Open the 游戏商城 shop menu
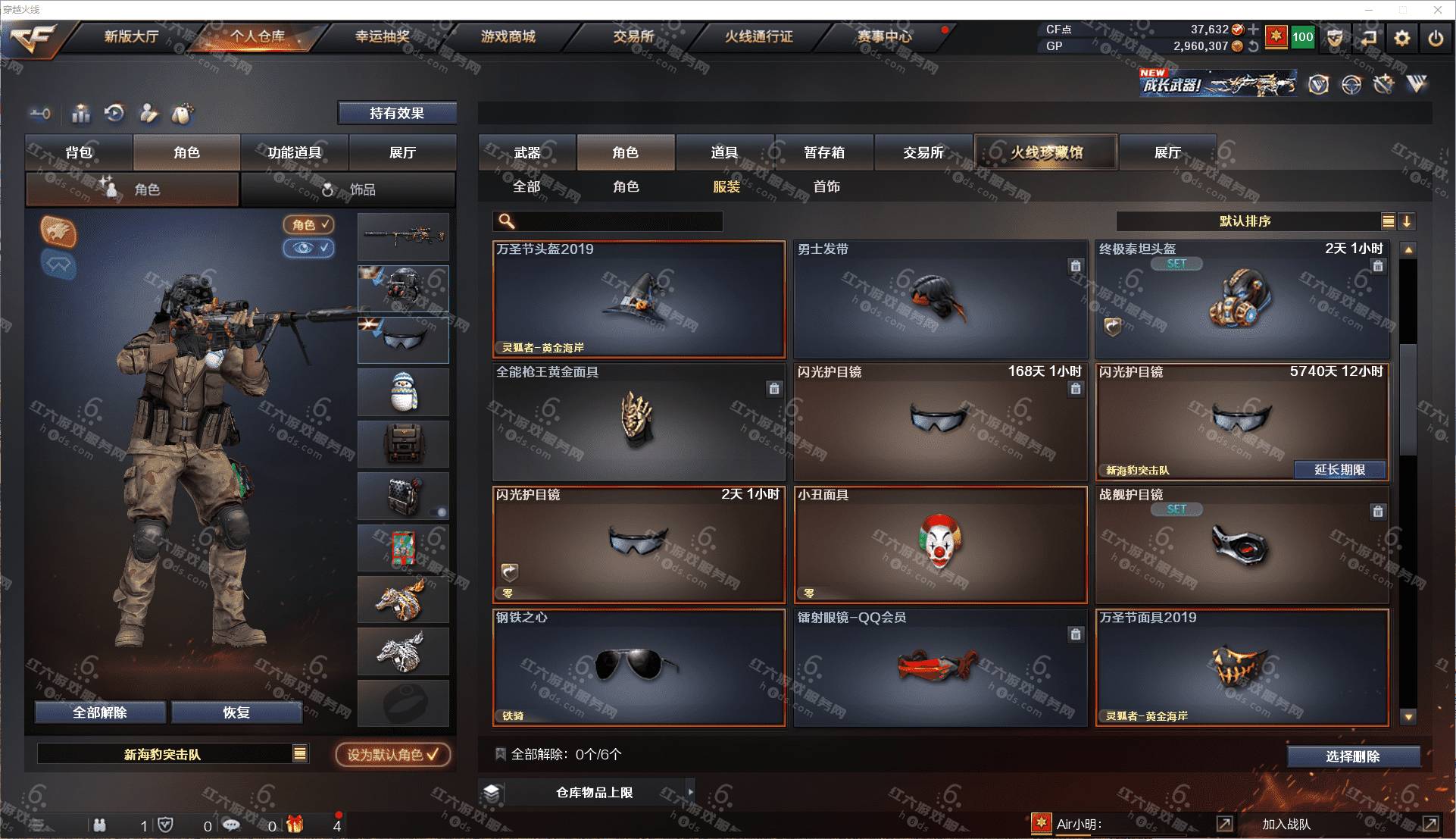The width and height of the screenshot is (1456, 839). tap(508, 36)
